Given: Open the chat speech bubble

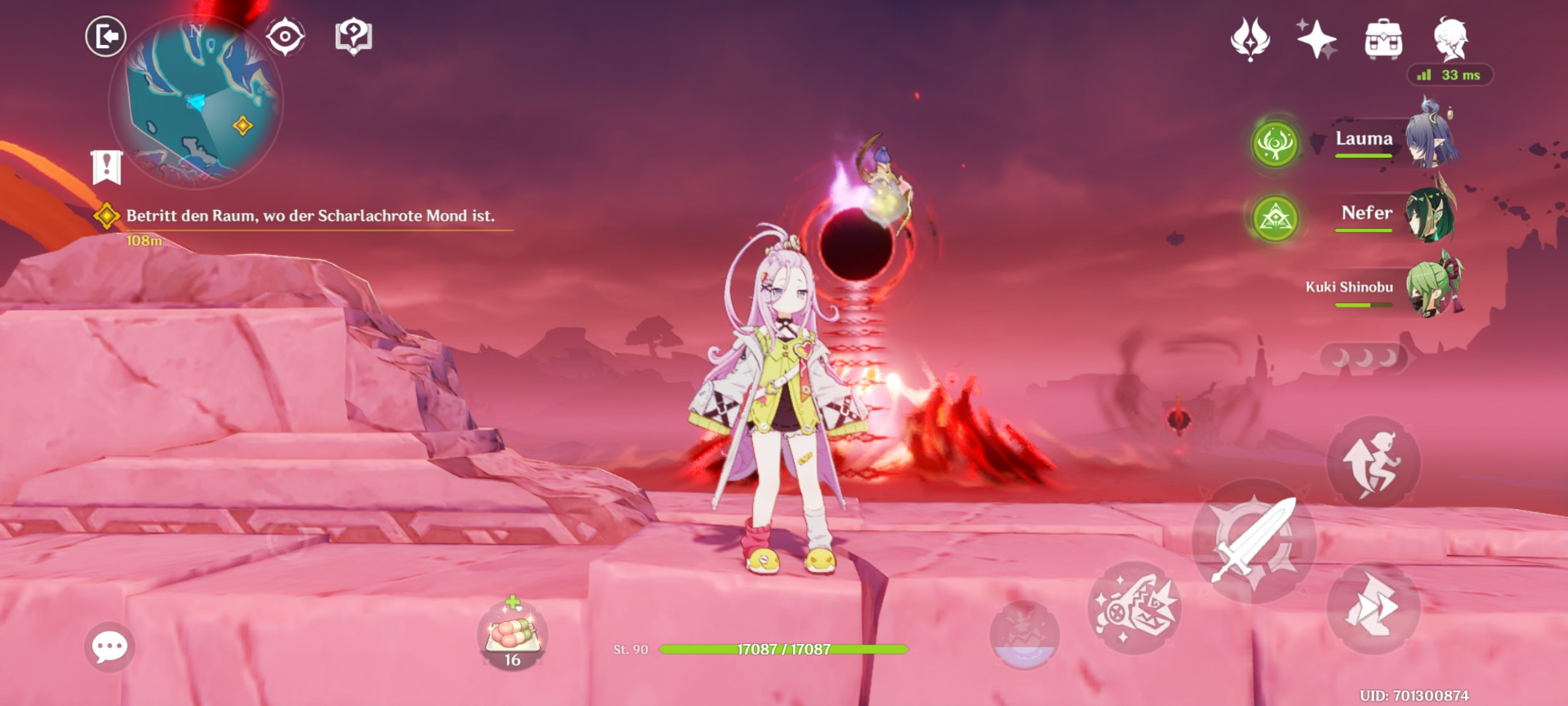Looking at the screenshot, I should coord(109,647).
